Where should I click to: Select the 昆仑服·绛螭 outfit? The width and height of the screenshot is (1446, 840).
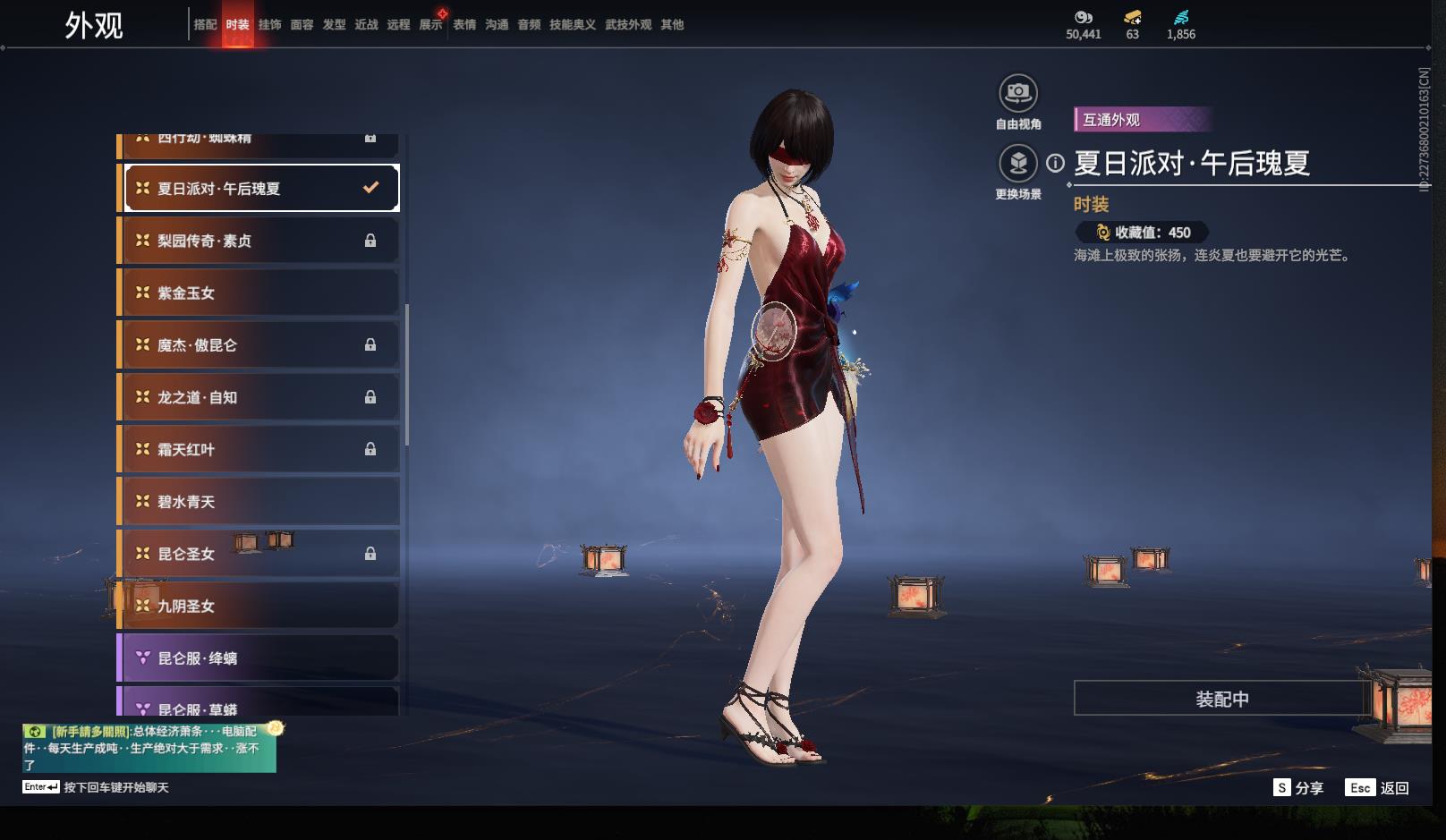[259, 658]
